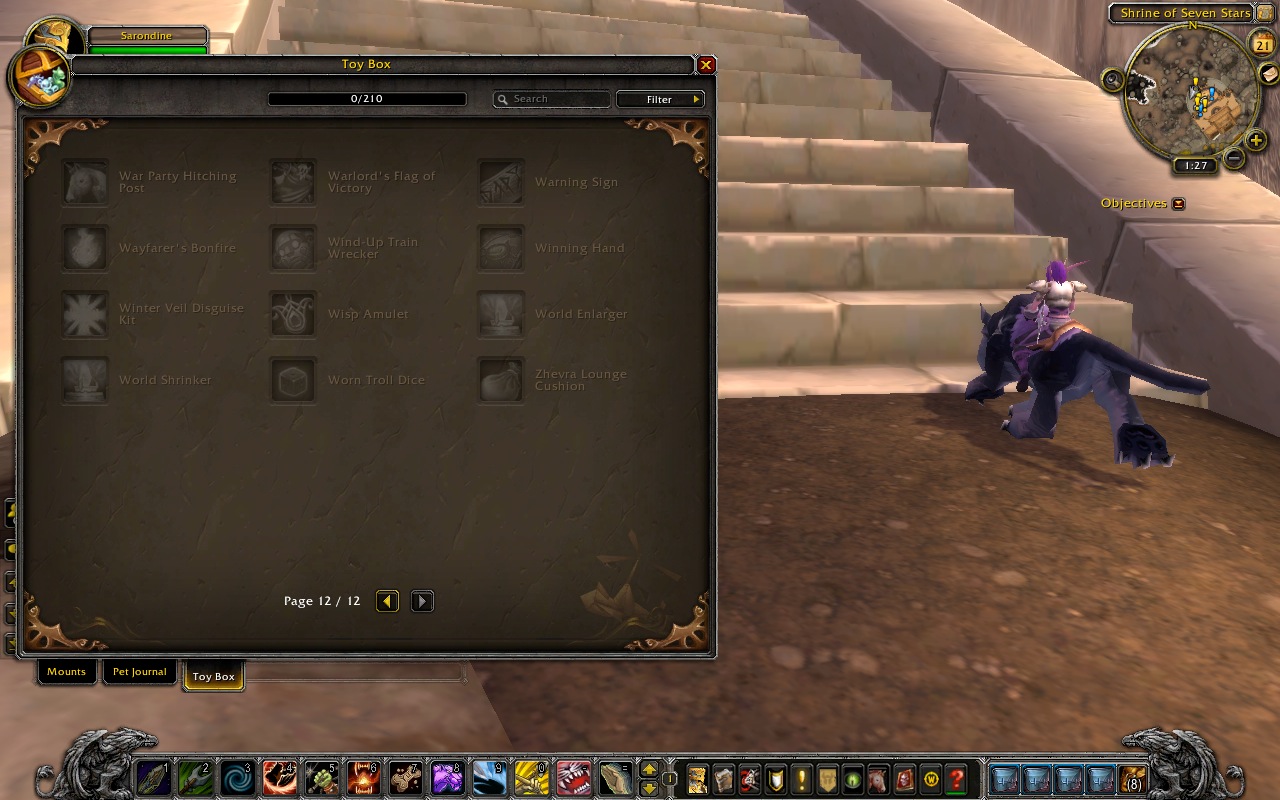1280x800 pixels.
Task: Open the red question mark help button
Action: pyautogui.click(x=957, y=778)
